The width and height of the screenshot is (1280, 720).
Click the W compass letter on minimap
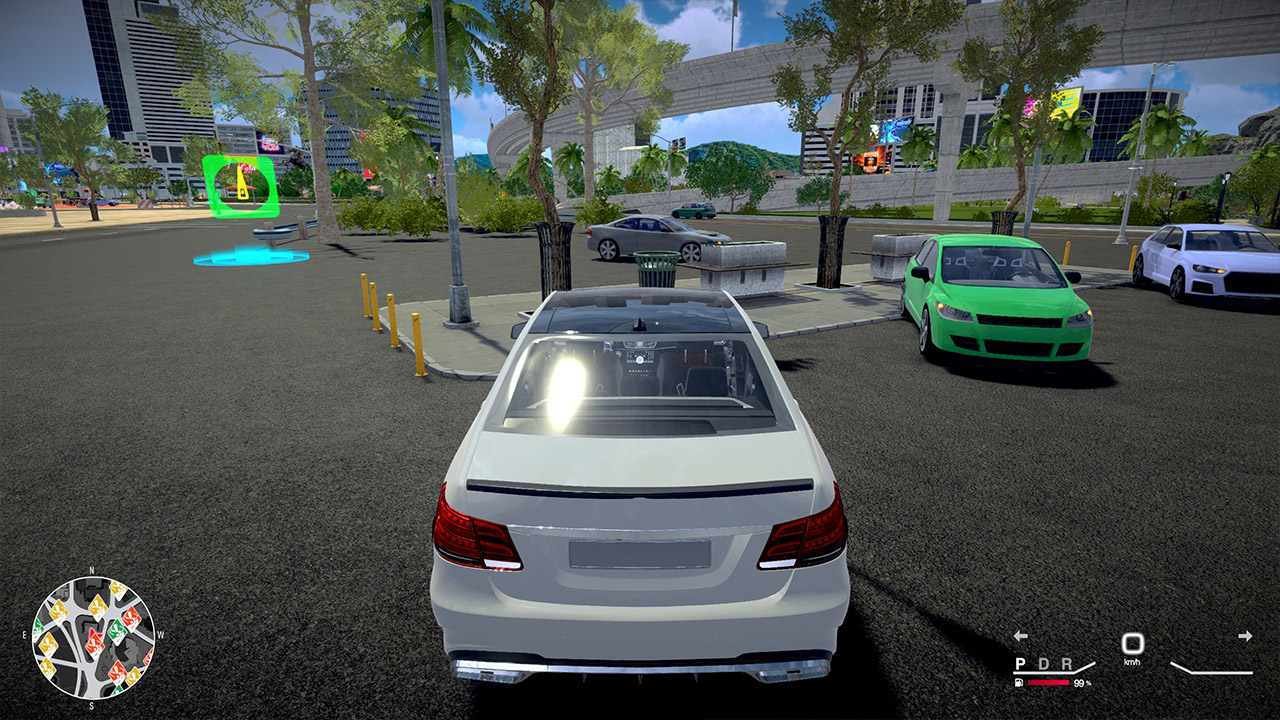coord(160,634)
